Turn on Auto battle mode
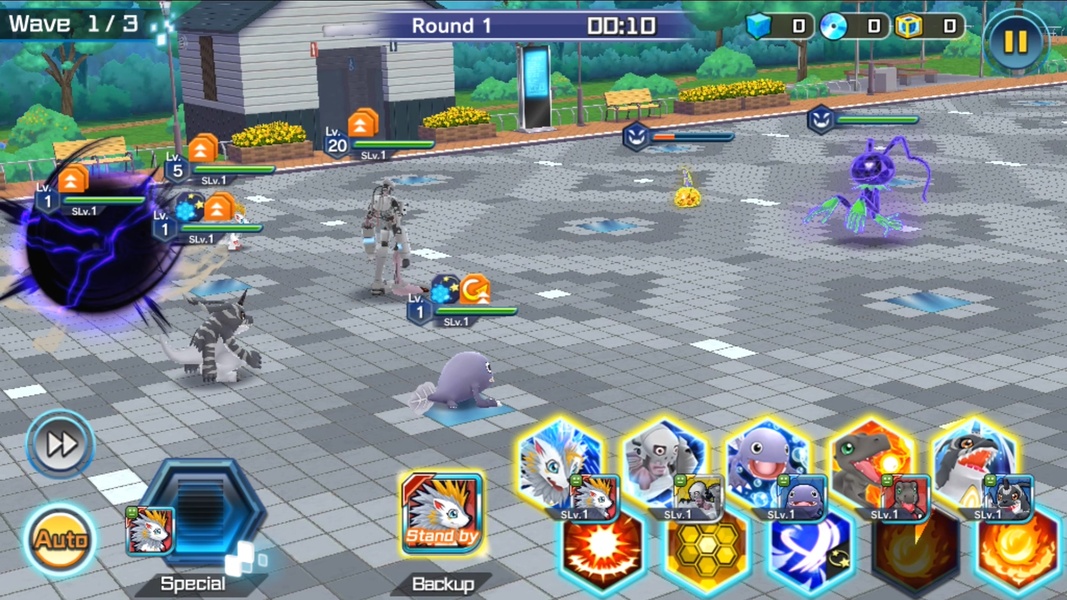The width and height of the screenshot is (1067, 600). pyautogui.click(x=61, y=540)
